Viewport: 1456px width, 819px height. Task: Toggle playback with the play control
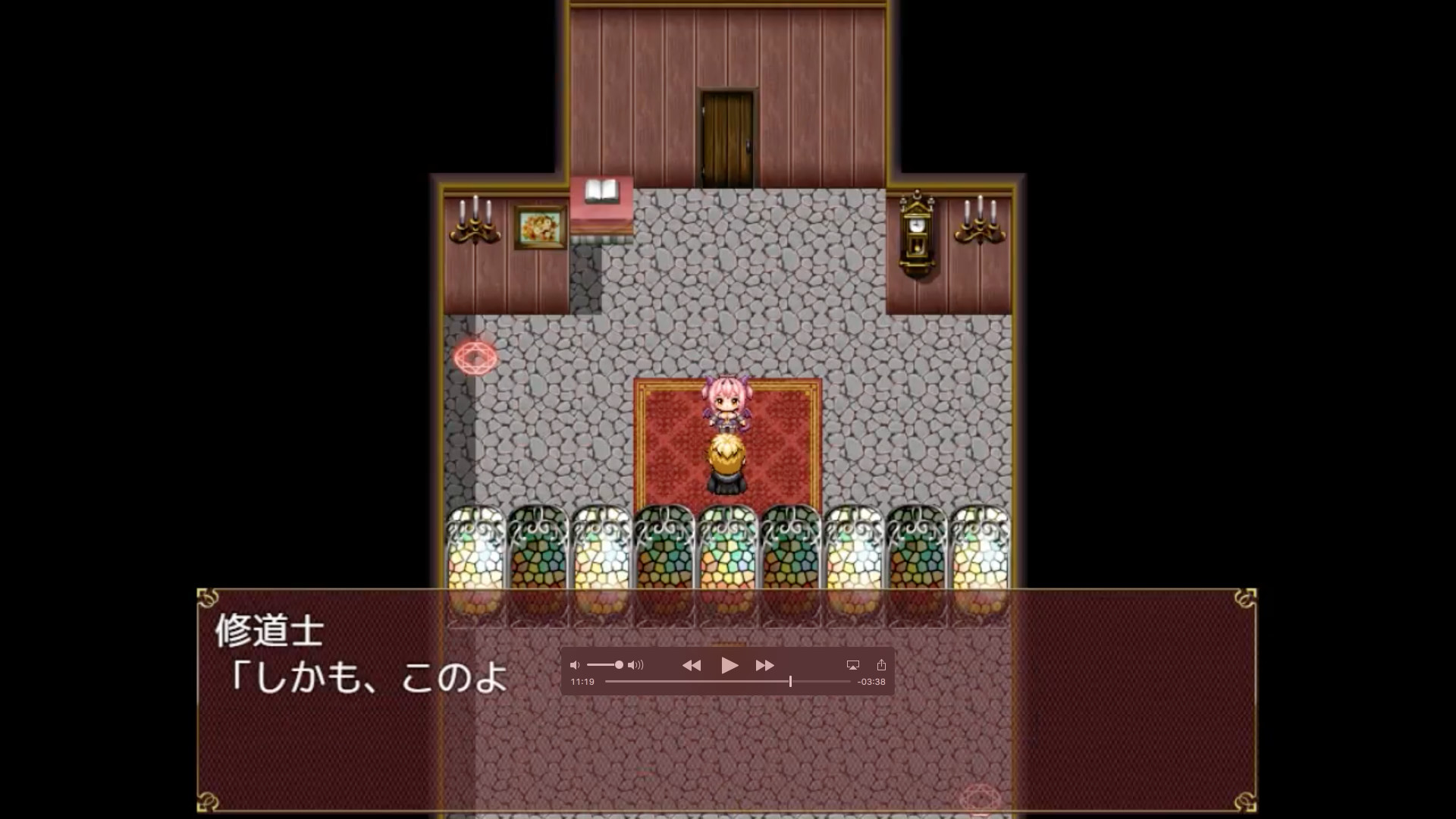pyautogui.click(x=730, y=665)
